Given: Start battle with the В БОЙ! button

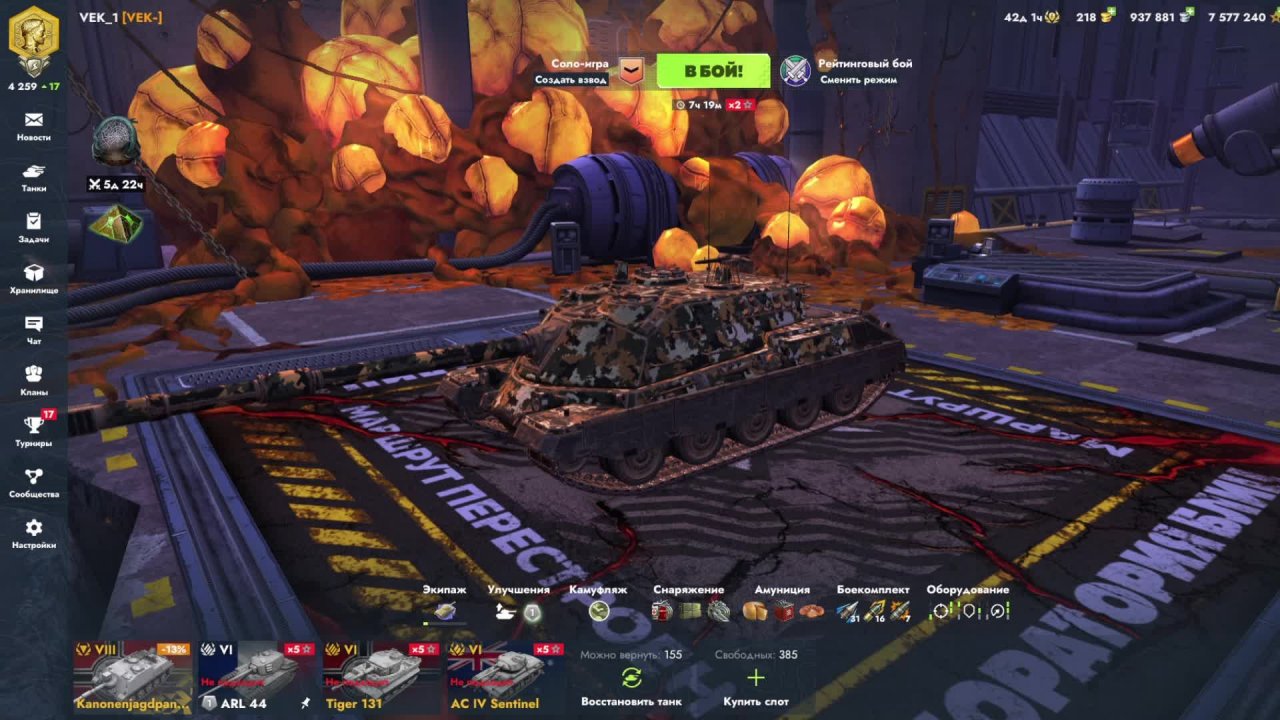Looking at the screenshot, I should (x=713, y=71).
